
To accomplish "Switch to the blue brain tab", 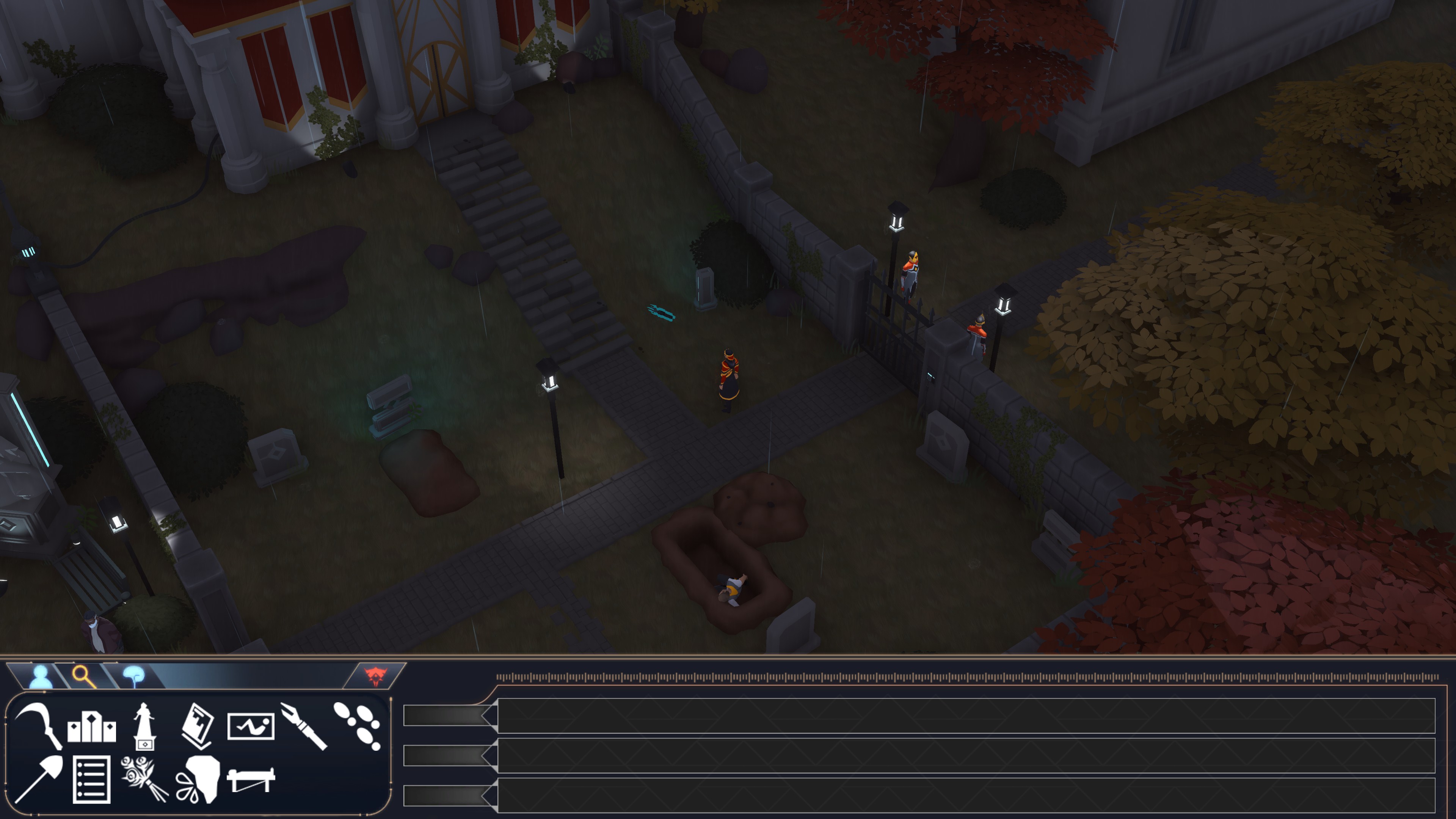I will tap(134, 675).
